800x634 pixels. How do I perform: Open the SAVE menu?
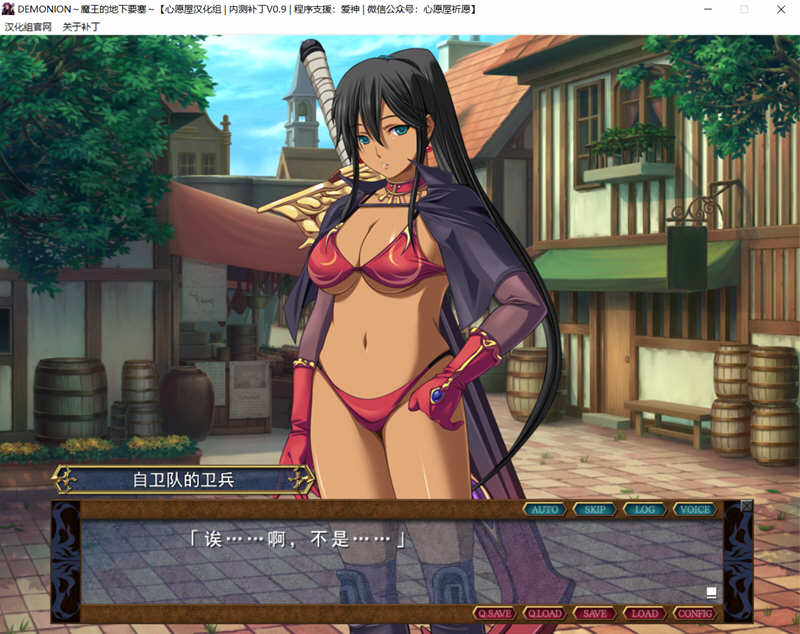[595, 613]
